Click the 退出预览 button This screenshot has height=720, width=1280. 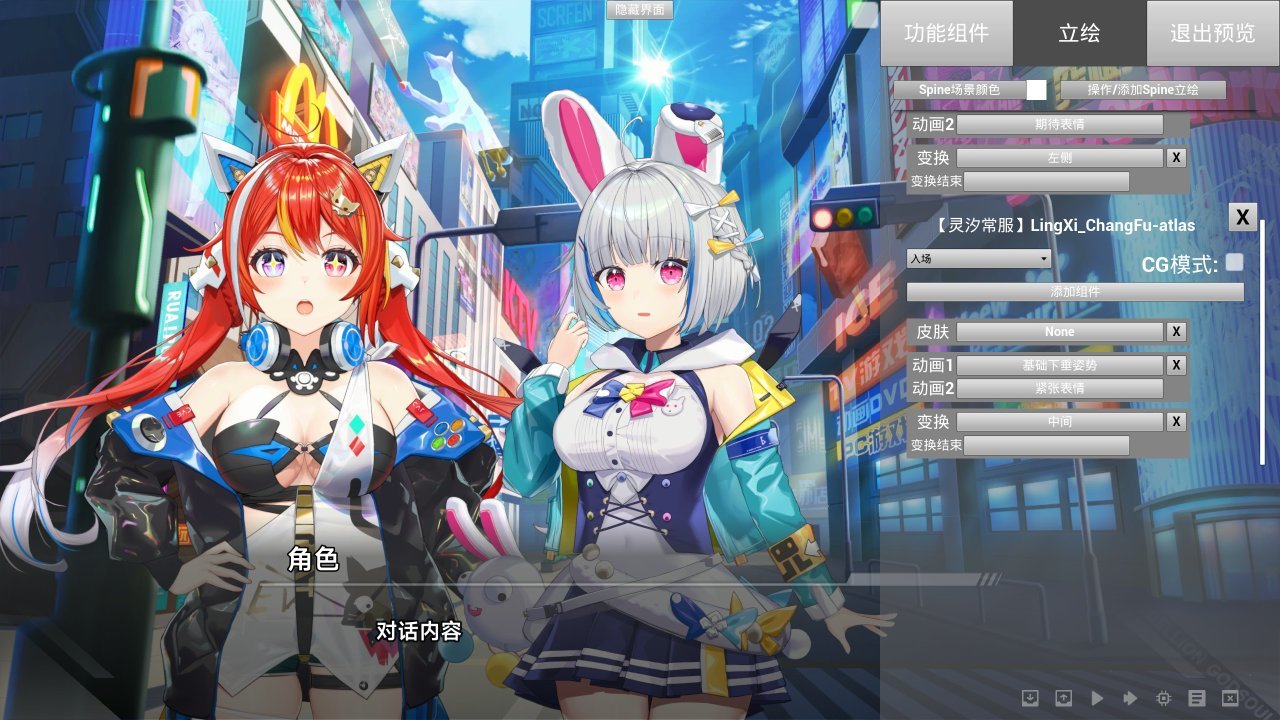point(1212,33)
